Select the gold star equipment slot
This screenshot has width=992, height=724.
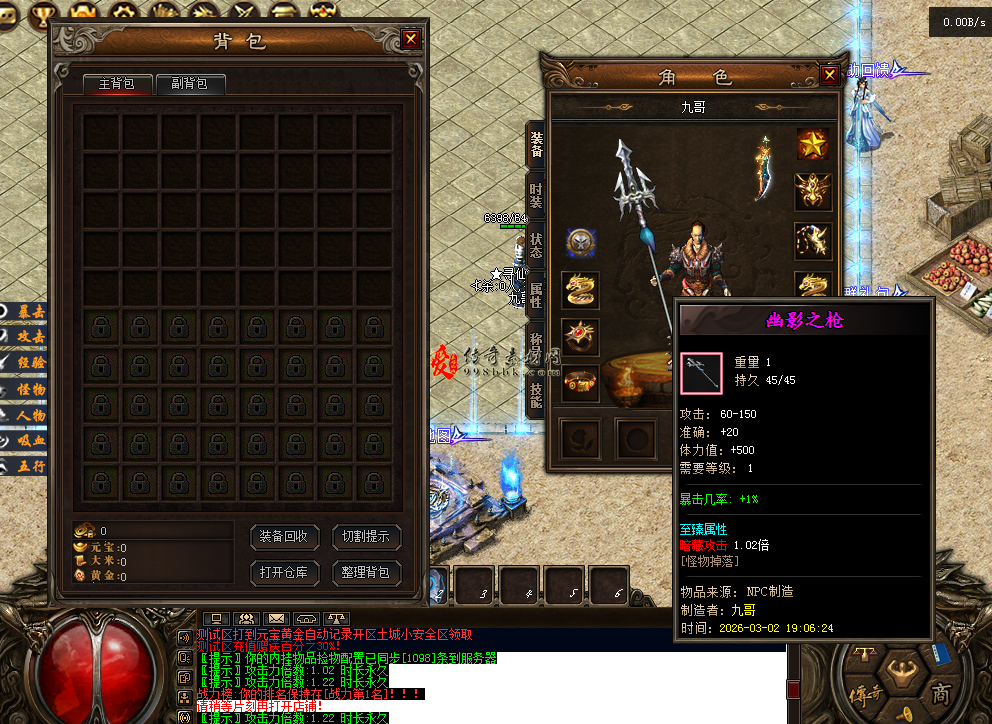pos(813,144)
